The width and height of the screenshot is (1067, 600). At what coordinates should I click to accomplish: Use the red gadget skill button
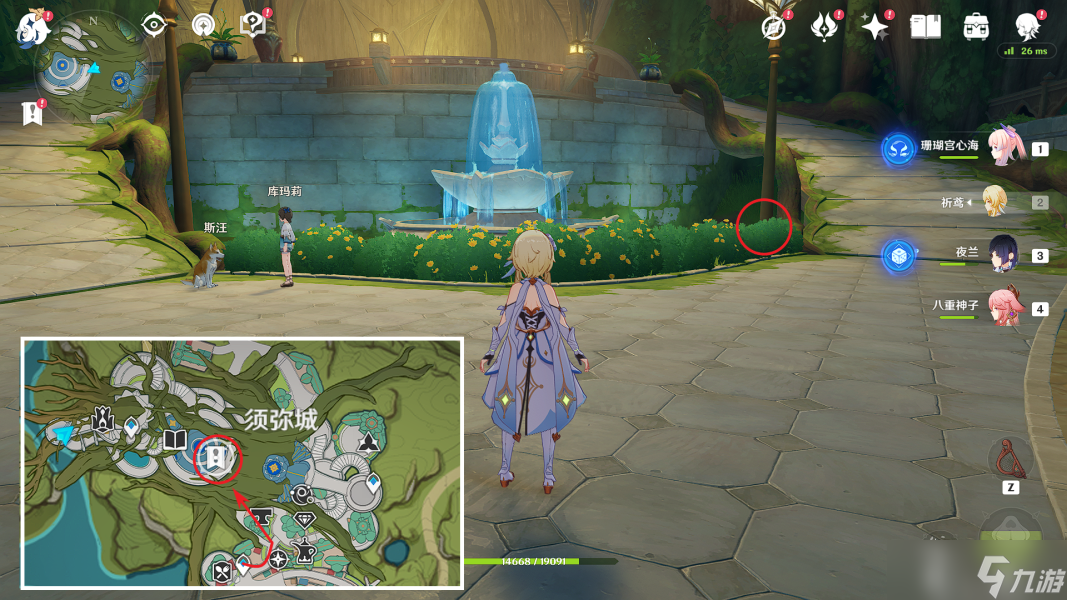[1009, 459]
